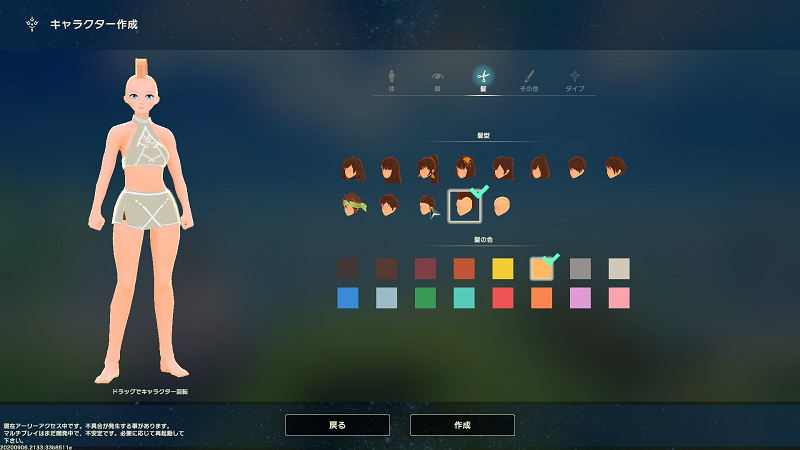Set hair color to yellow
800x450 pixels.
502,268
